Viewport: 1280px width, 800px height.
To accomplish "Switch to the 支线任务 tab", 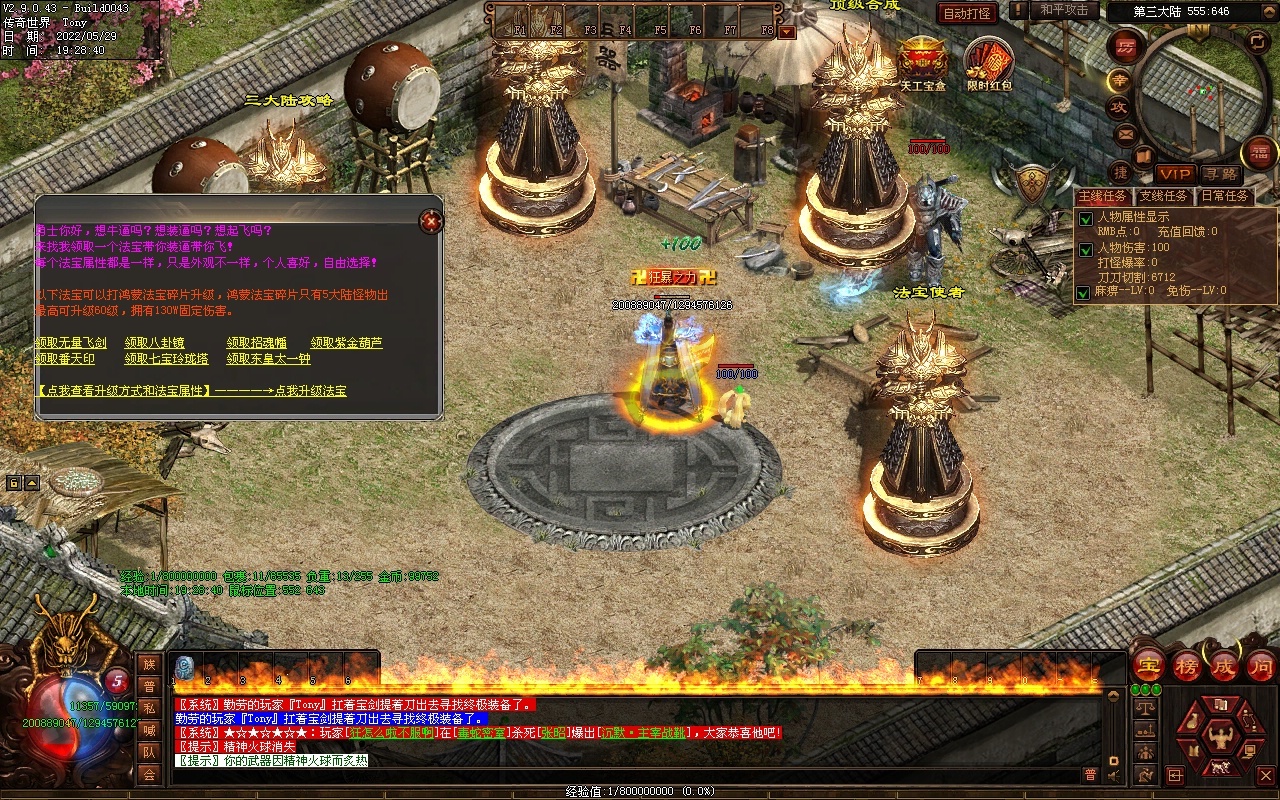I will tap(1164, 196).
